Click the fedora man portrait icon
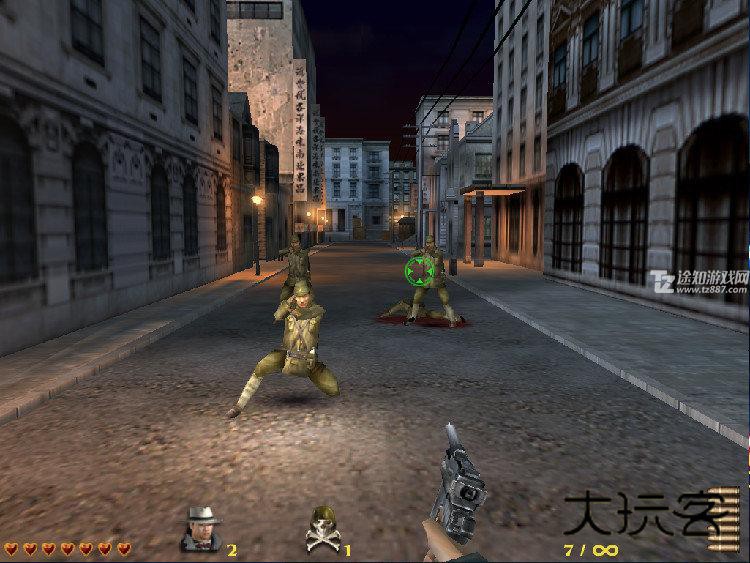Viewport: 750px width, 563px height. click(202, 530)
